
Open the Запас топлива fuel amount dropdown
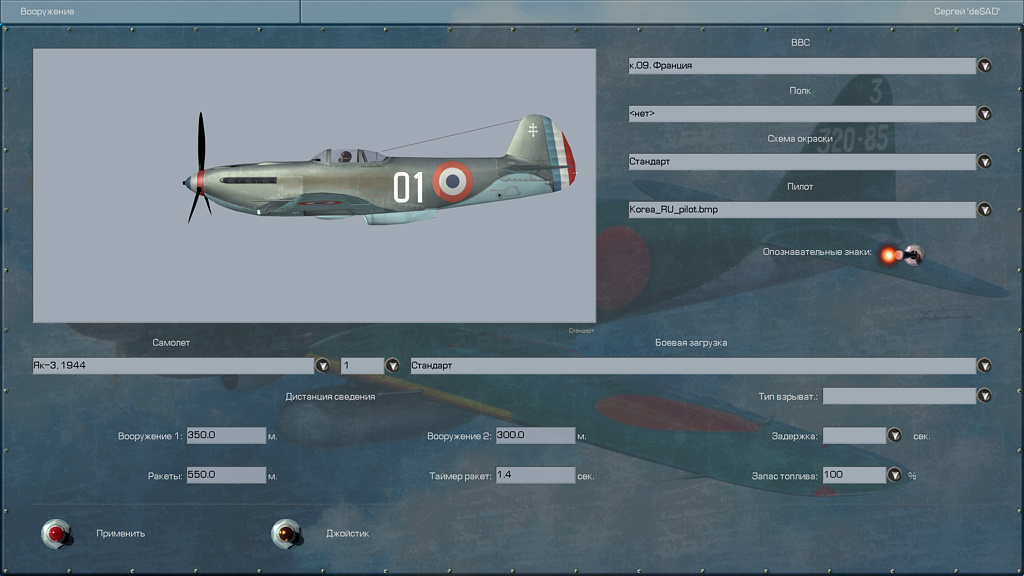pos(894,475)
